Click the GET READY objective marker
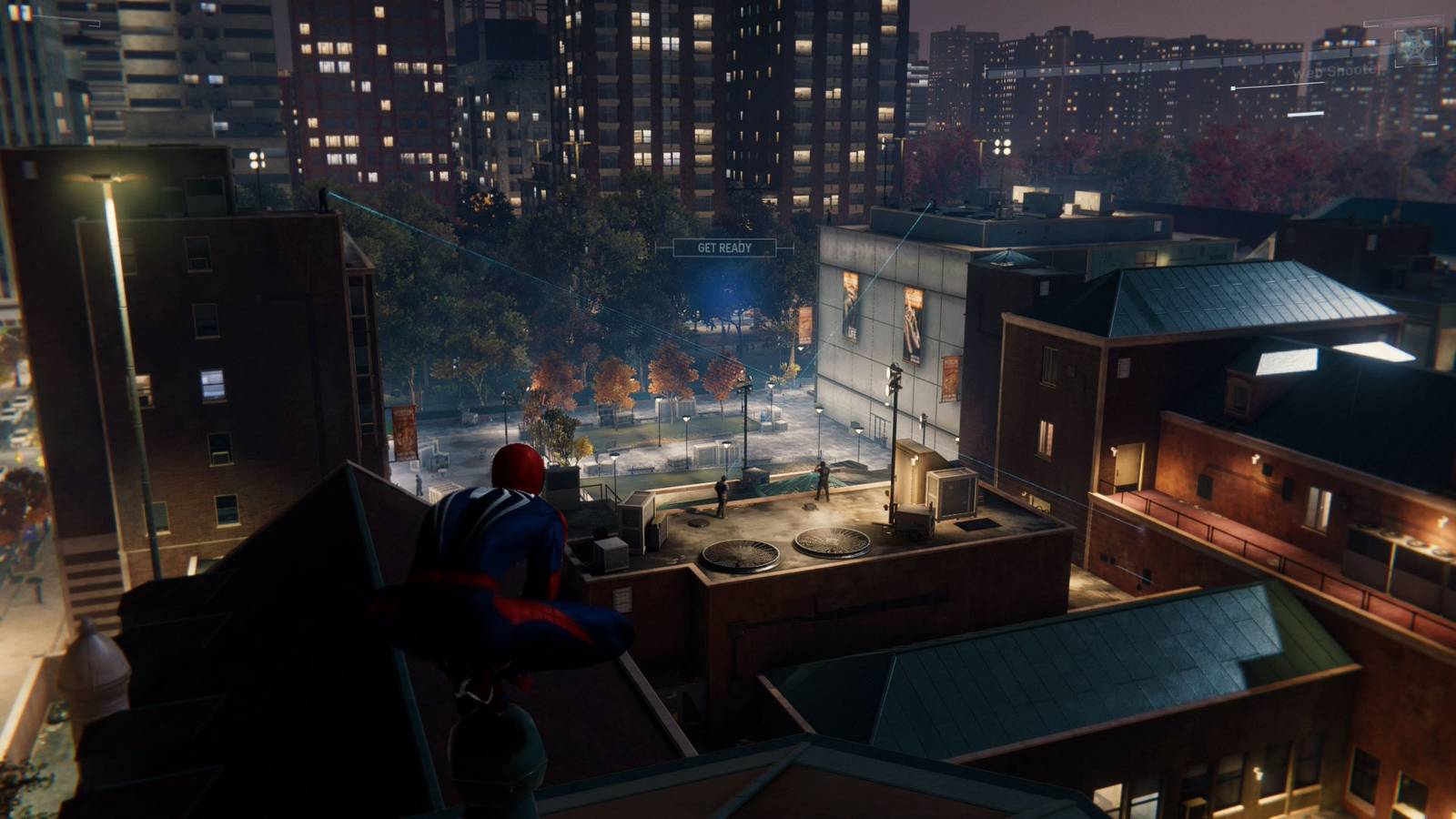This screenshot has height=819, width=1456. tap(724, 248)
